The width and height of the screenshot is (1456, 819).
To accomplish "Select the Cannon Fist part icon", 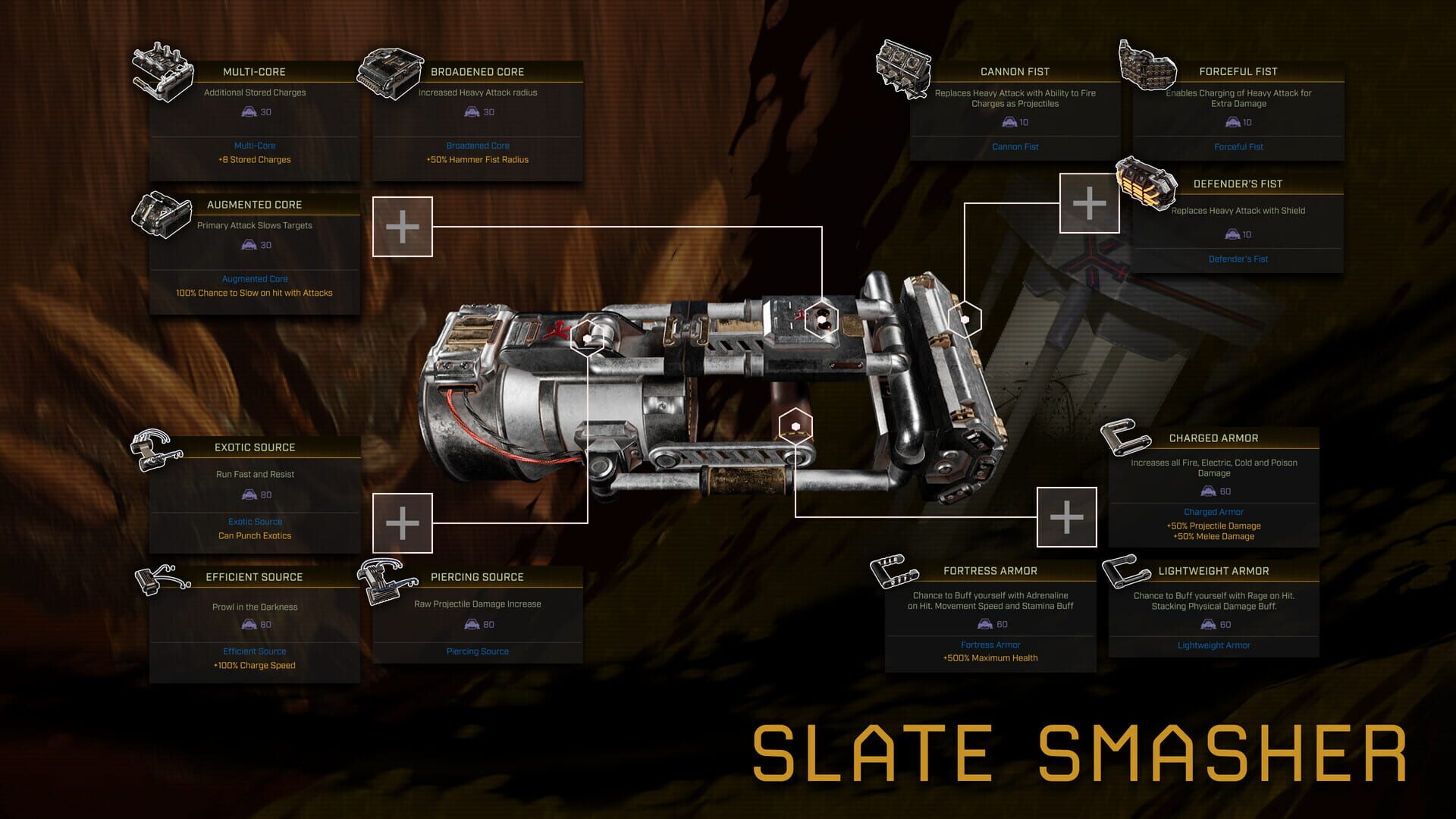I will pyautogui.click(x=904, y=68).
